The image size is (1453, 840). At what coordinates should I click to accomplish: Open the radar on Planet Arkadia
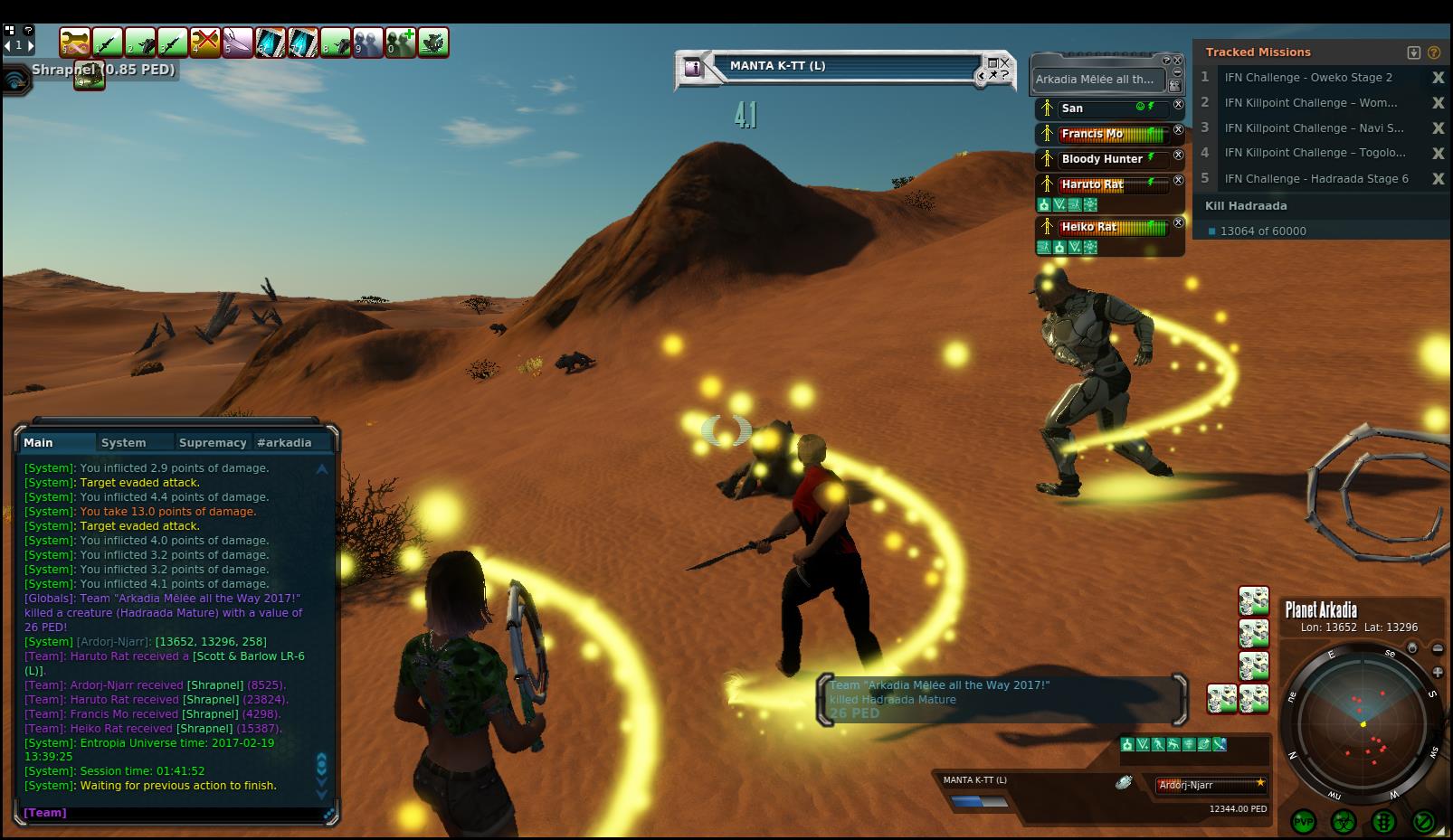tap(1363, 724)
